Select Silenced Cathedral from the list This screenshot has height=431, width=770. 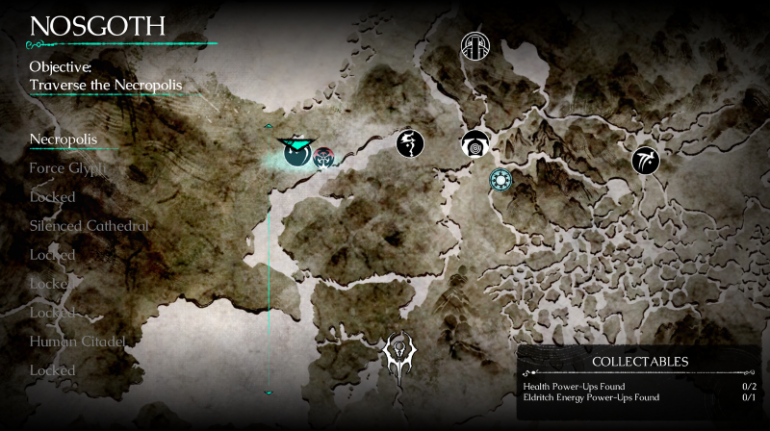[89, 226]
